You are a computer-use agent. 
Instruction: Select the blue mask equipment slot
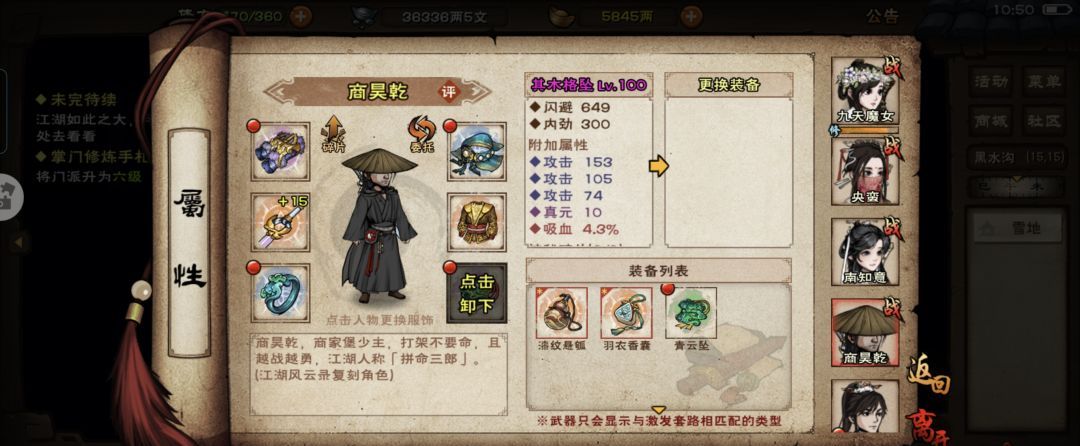point(475,152)
